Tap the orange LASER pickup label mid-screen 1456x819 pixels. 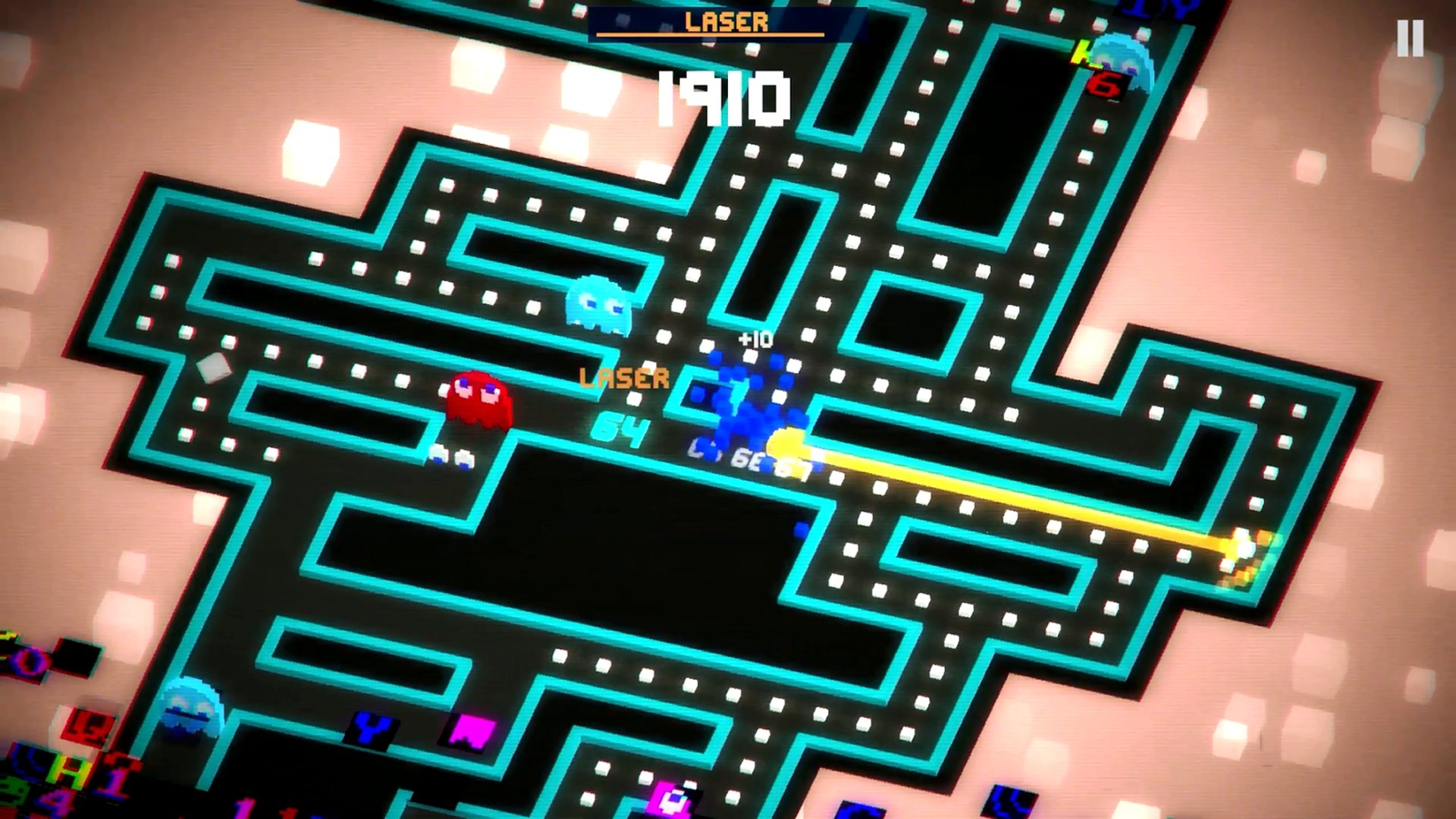(x=623, y=377)
